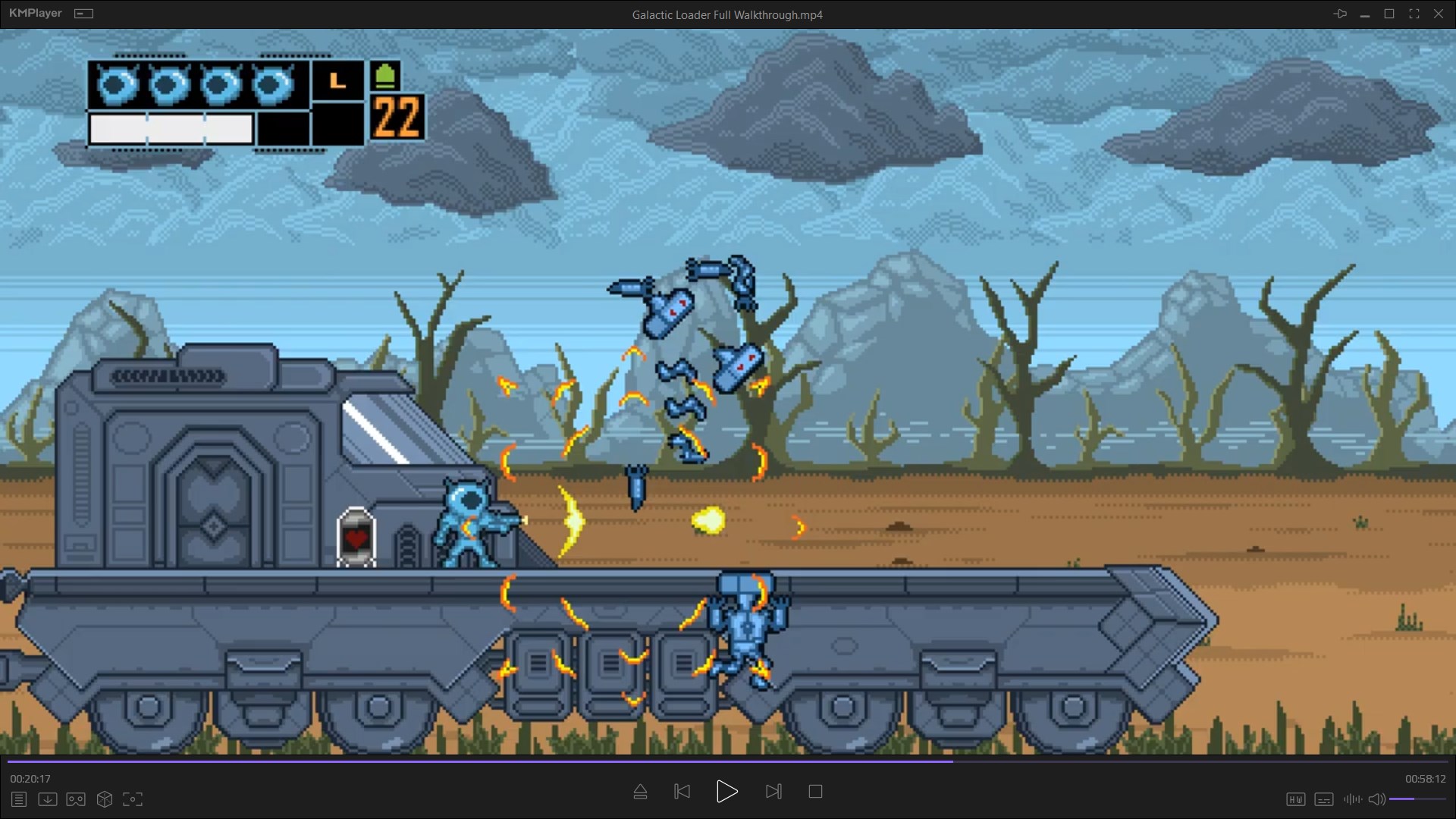Click the window restore control
1456x819 pixels.
[x=1389, y=13]
